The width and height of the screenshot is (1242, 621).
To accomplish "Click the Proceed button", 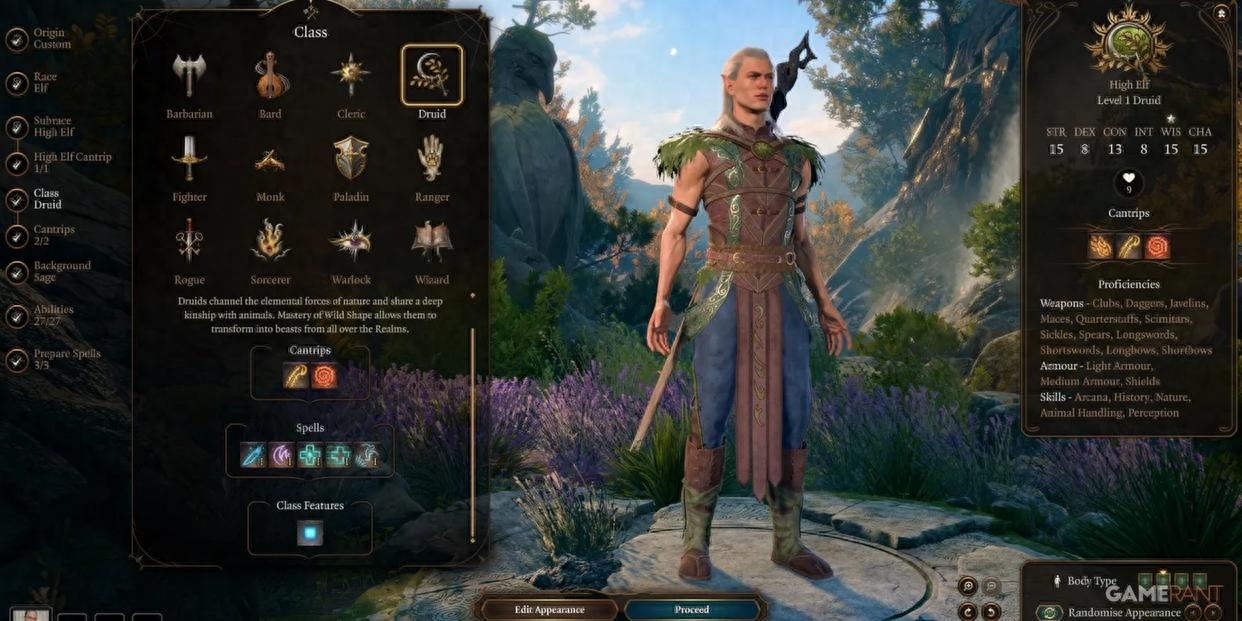I will pos(691,609).
